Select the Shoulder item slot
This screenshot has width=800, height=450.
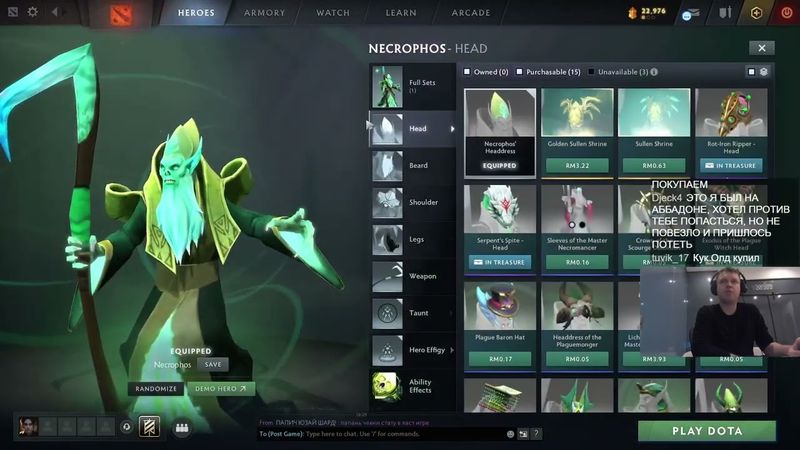click(412, 203)
